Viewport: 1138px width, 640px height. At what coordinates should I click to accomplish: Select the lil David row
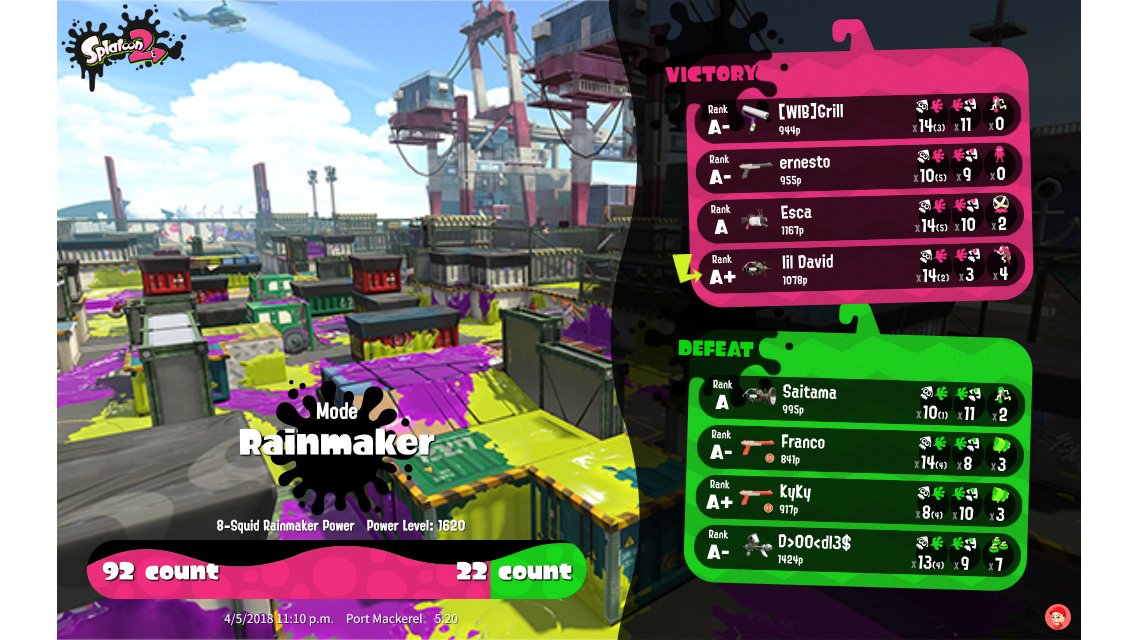tap(860, 267)
